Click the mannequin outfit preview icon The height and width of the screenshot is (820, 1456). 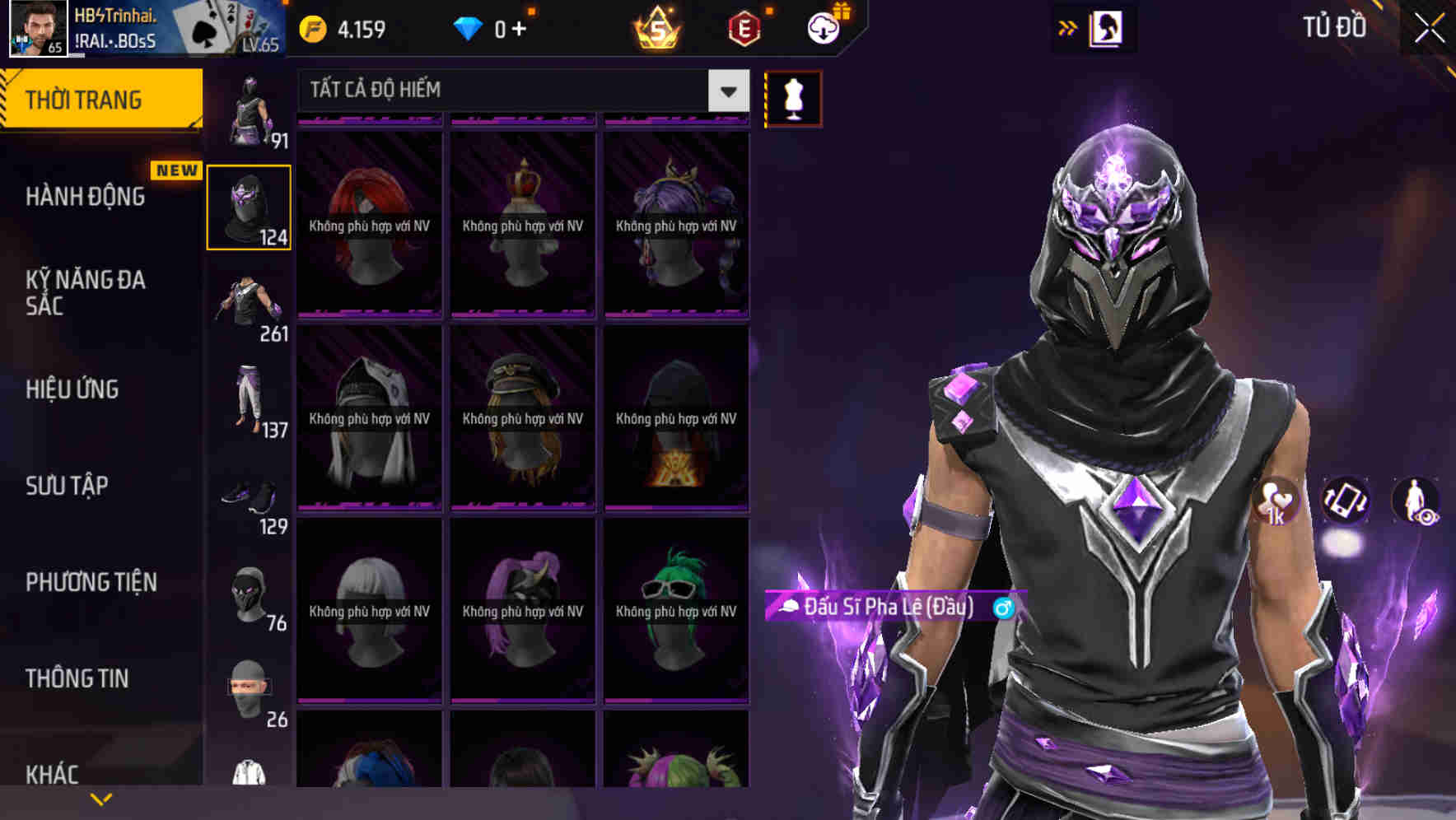coord(793,97)
